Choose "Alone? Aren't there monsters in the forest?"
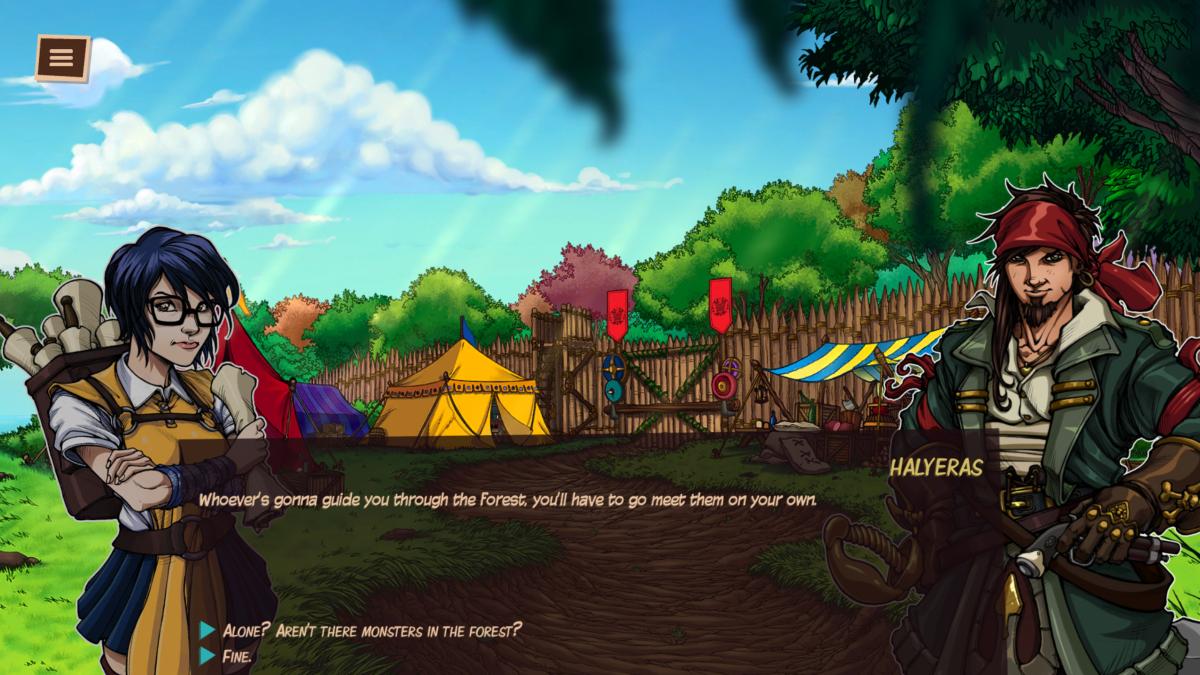The image size is (1200, 675). [x=371, y=630]
